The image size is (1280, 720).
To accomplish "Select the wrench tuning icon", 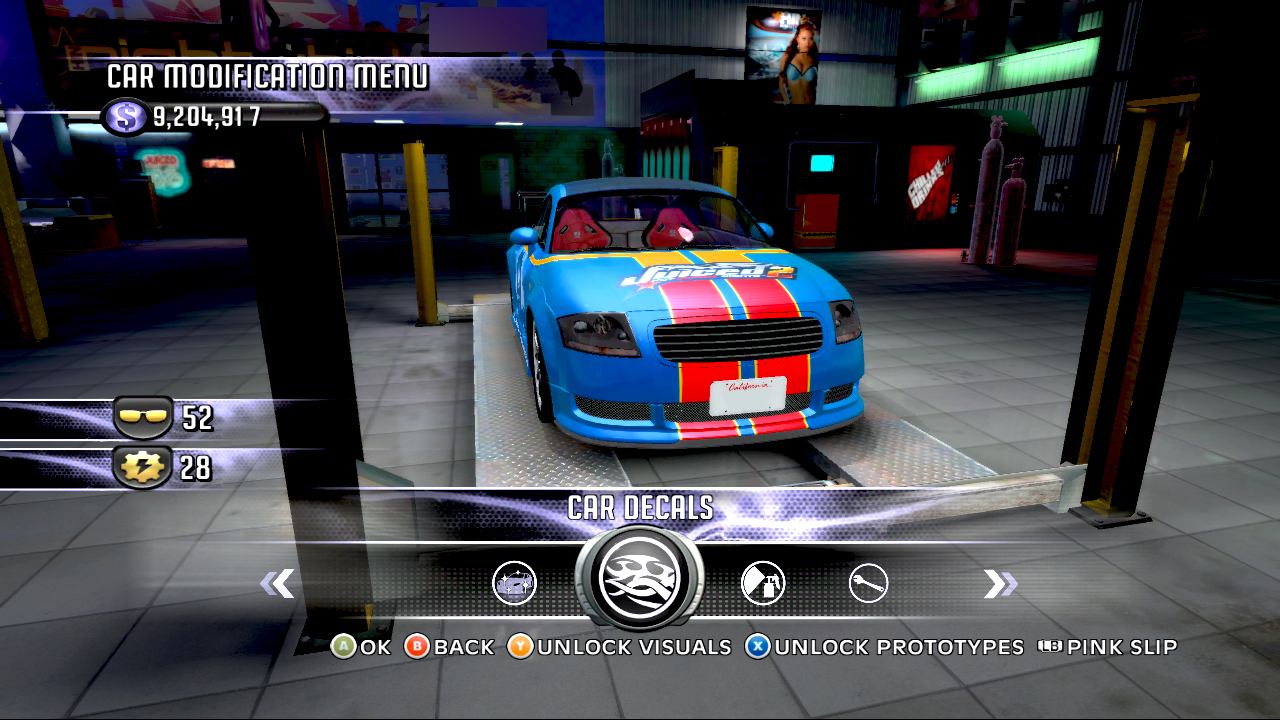I will click(868, 583).
